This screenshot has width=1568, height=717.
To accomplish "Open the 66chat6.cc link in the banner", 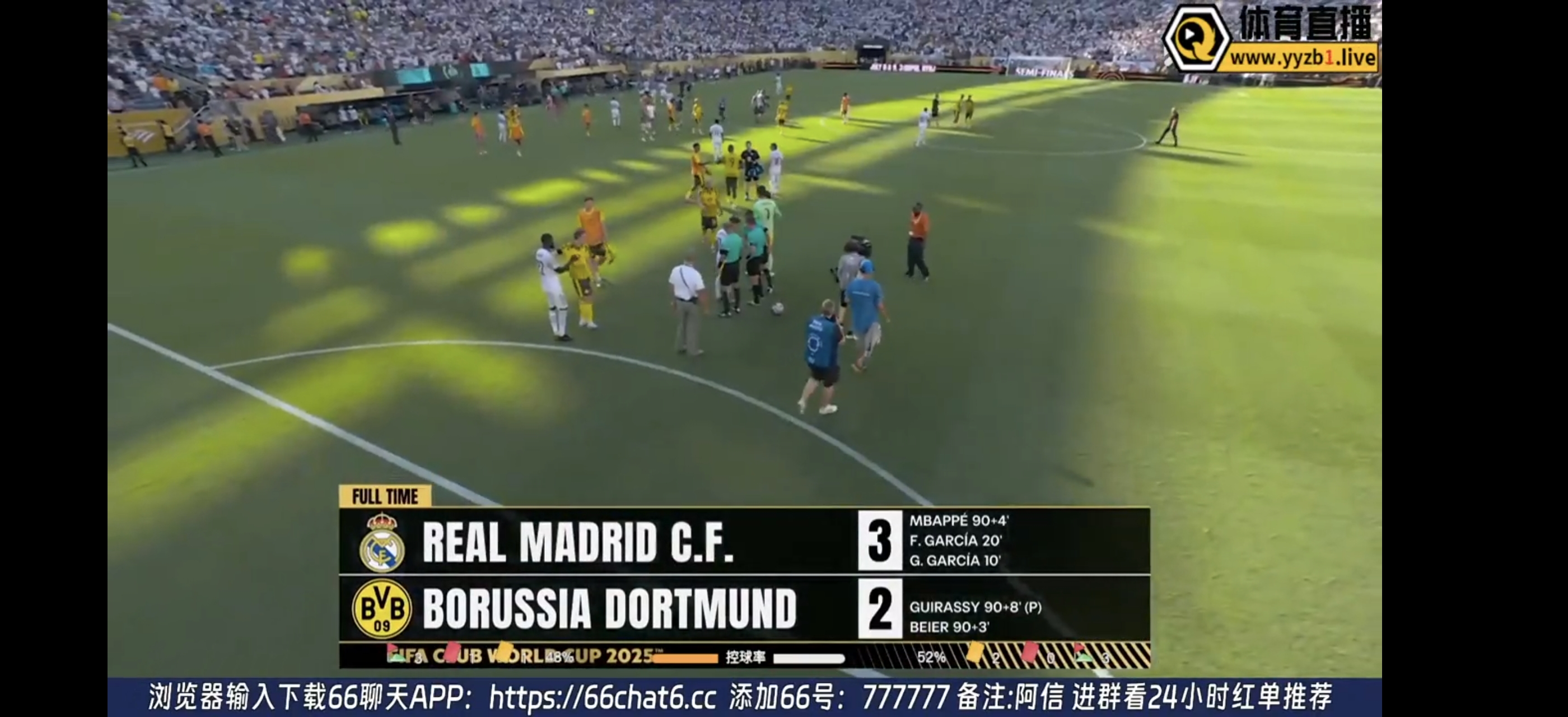I will point(602,697).
